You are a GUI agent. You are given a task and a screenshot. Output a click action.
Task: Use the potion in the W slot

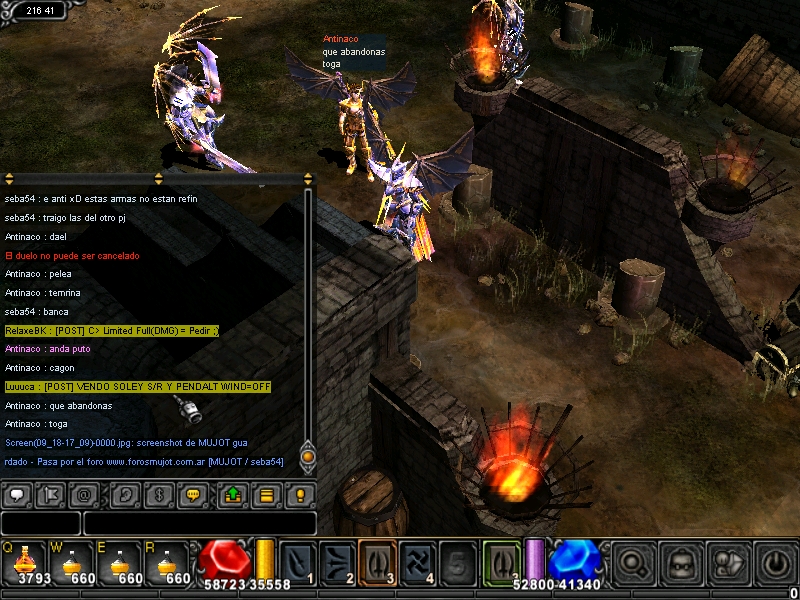(x=73, y=561)
